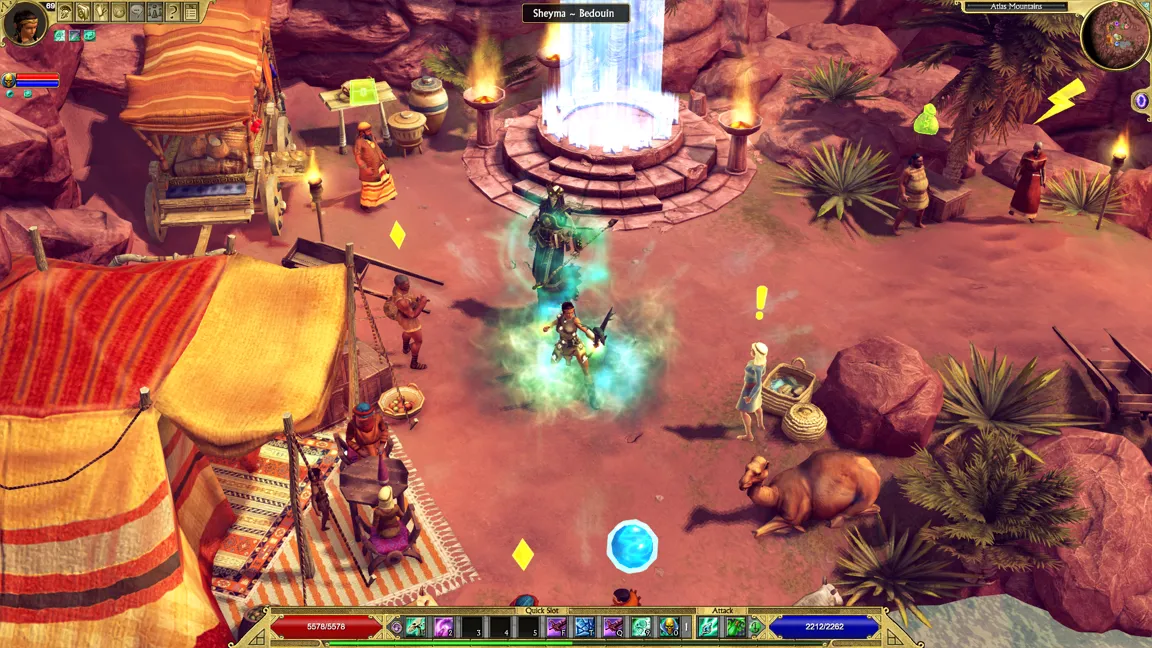Open the chat speech bubble button

pos(137,12)
